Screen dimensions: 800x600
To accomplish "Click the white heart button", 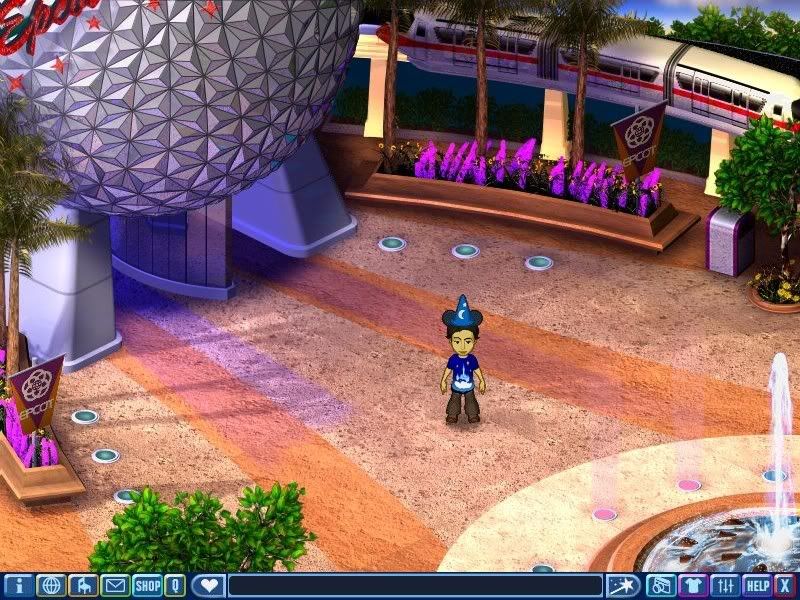I will [x=208, y=586].
